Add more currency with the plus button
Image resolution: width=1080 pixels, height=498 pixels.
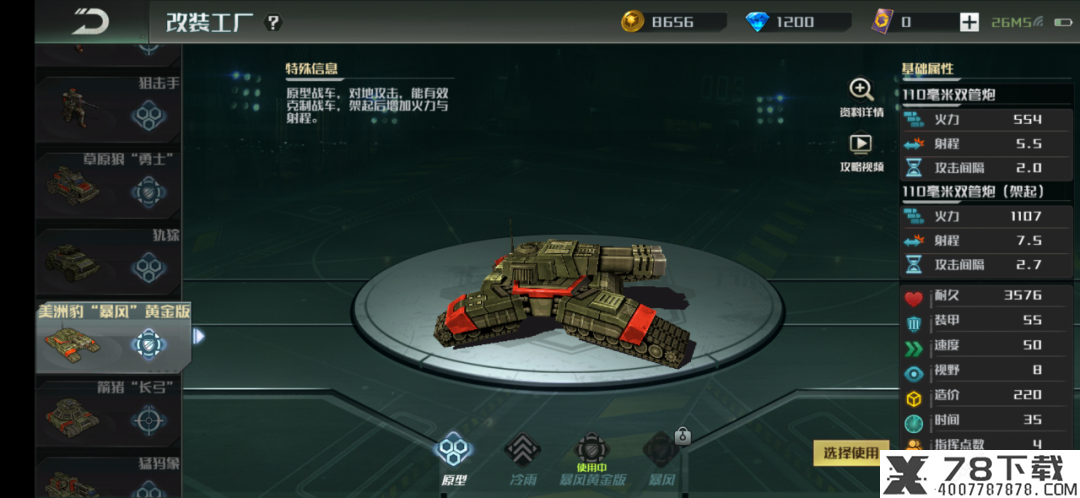[968, 22]
